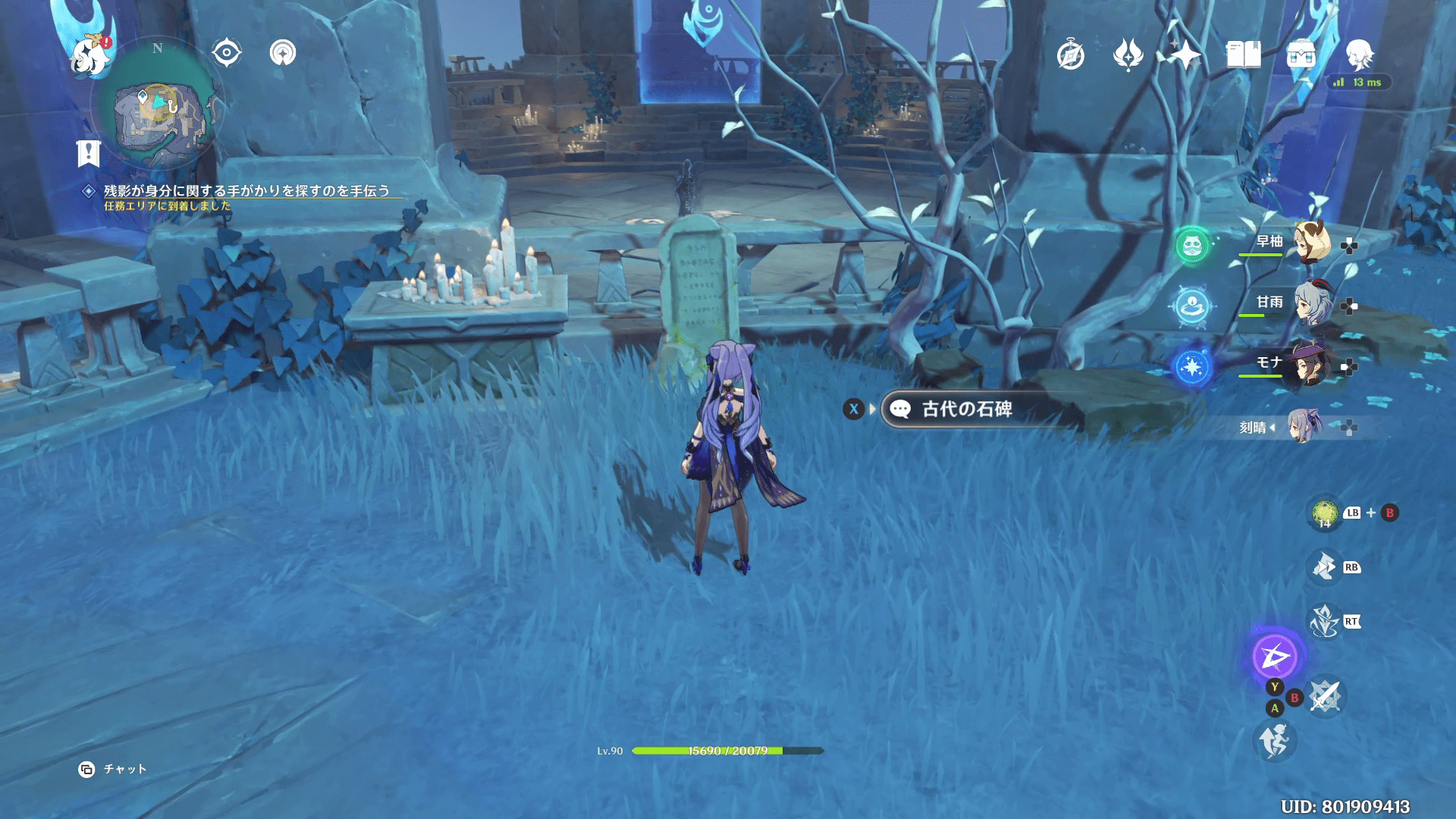Screen dimensions: 1456x819
Task: Open the adventurer handbook book icon
Action: [x=1243, y=55]
